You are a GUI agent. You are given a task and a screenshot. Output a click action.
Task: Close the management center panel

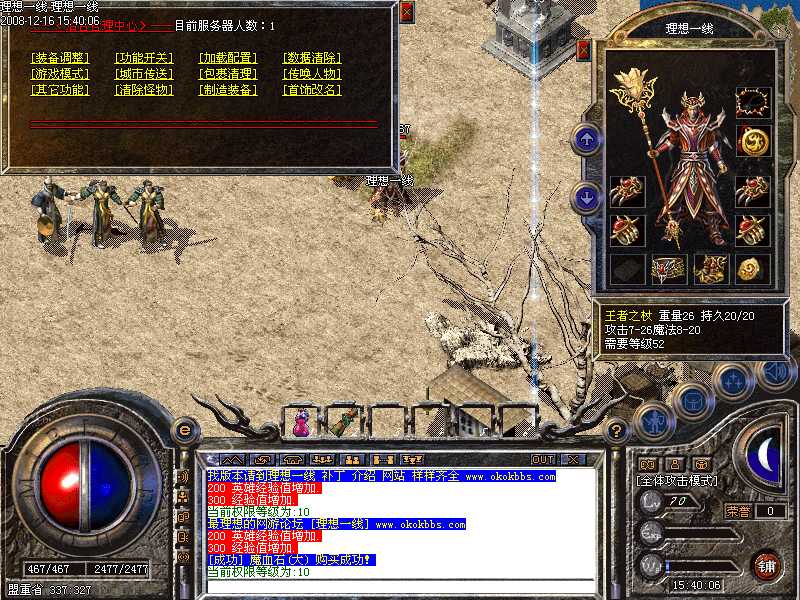(x=406, y=13)
